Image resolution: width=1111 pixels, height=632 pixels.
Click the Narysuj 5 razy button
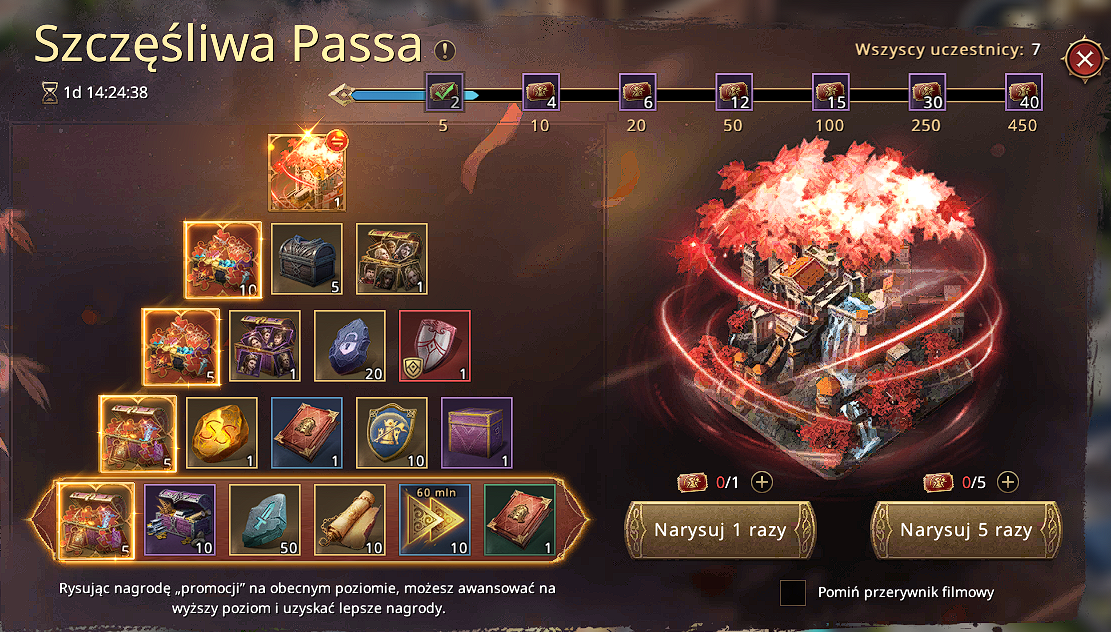coord(966,529)
